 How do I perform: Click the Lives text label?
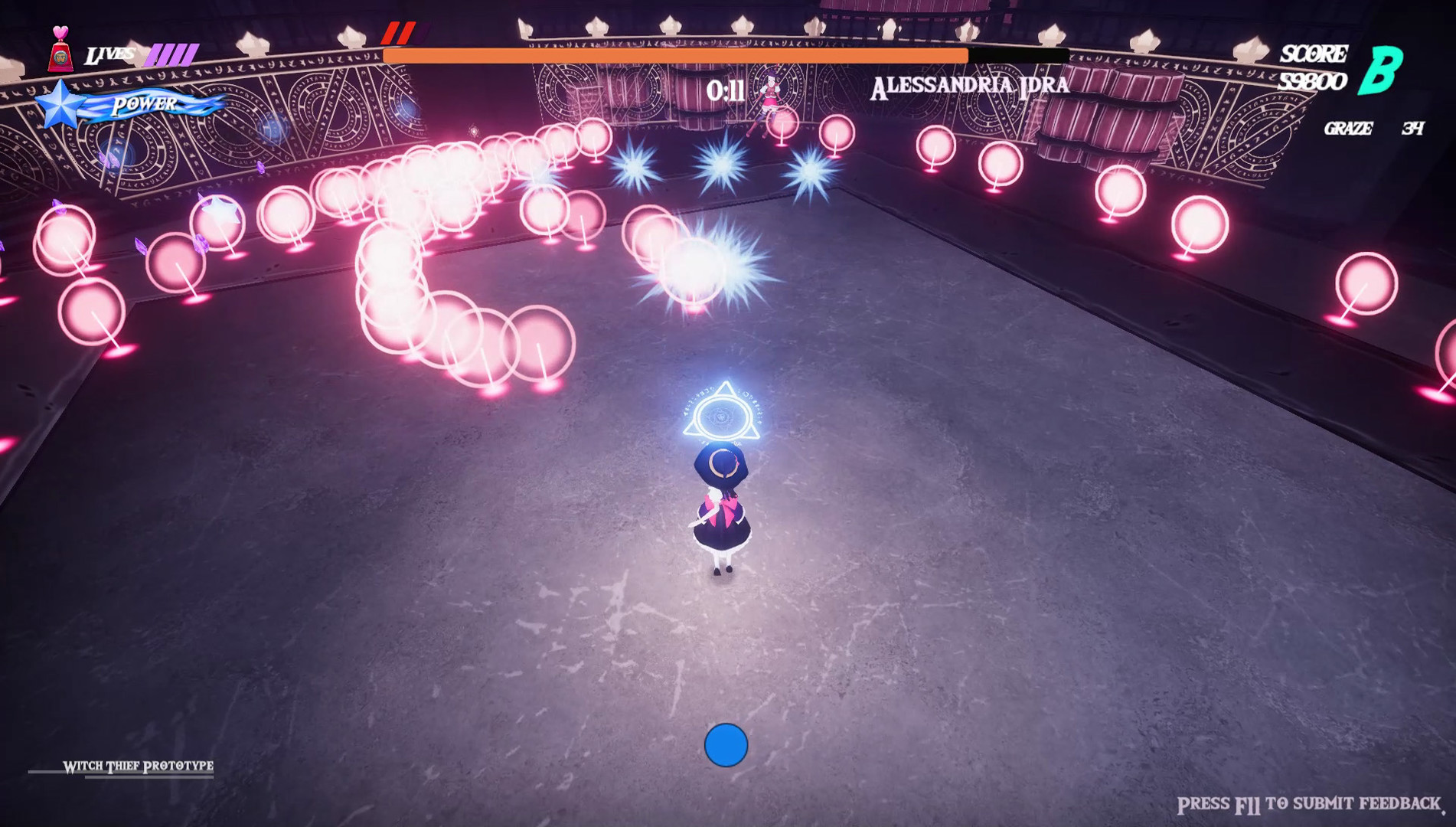click(110, 54)
